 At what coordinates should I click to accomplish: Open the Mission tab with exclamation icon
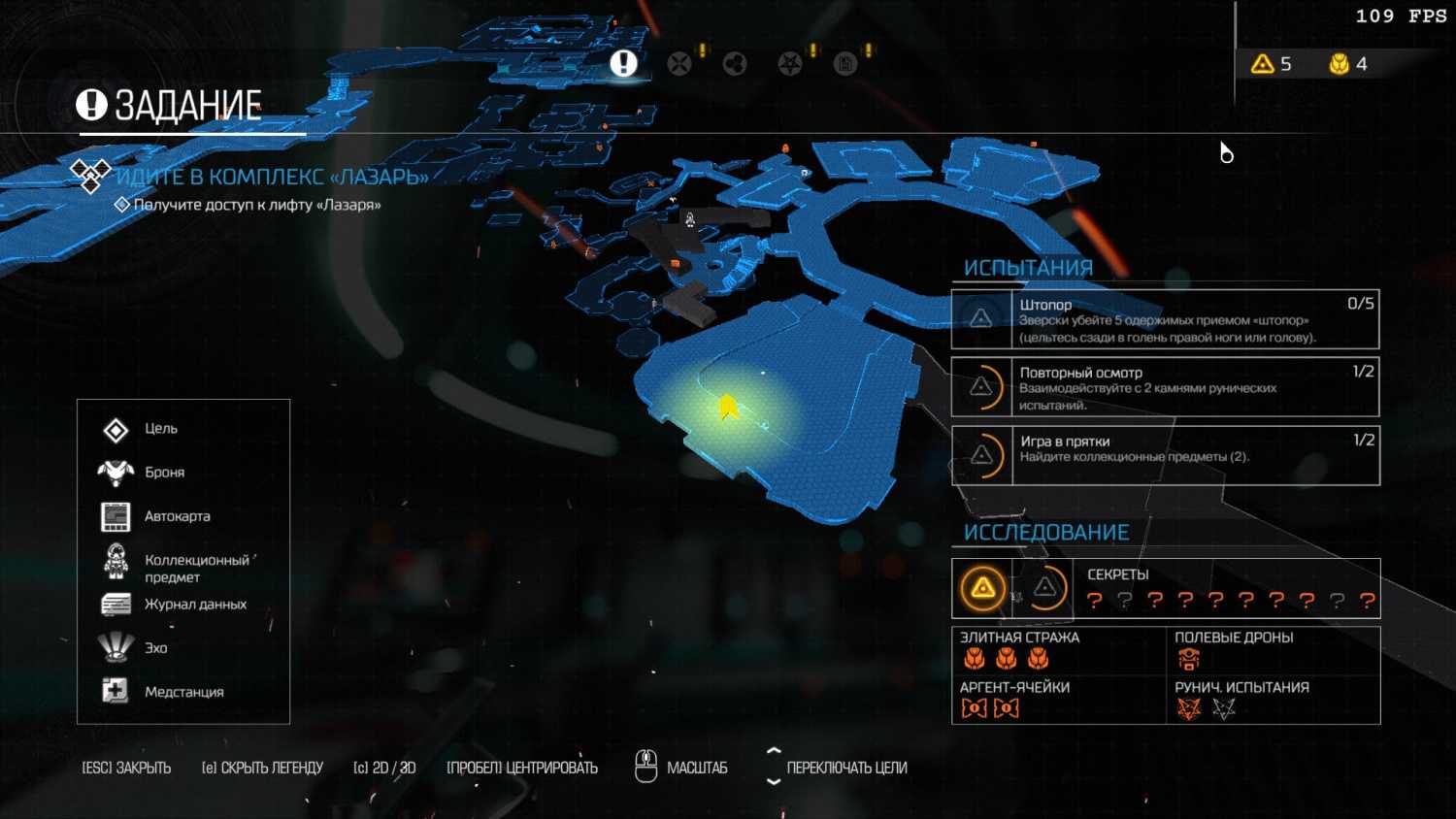pos(623,63)
